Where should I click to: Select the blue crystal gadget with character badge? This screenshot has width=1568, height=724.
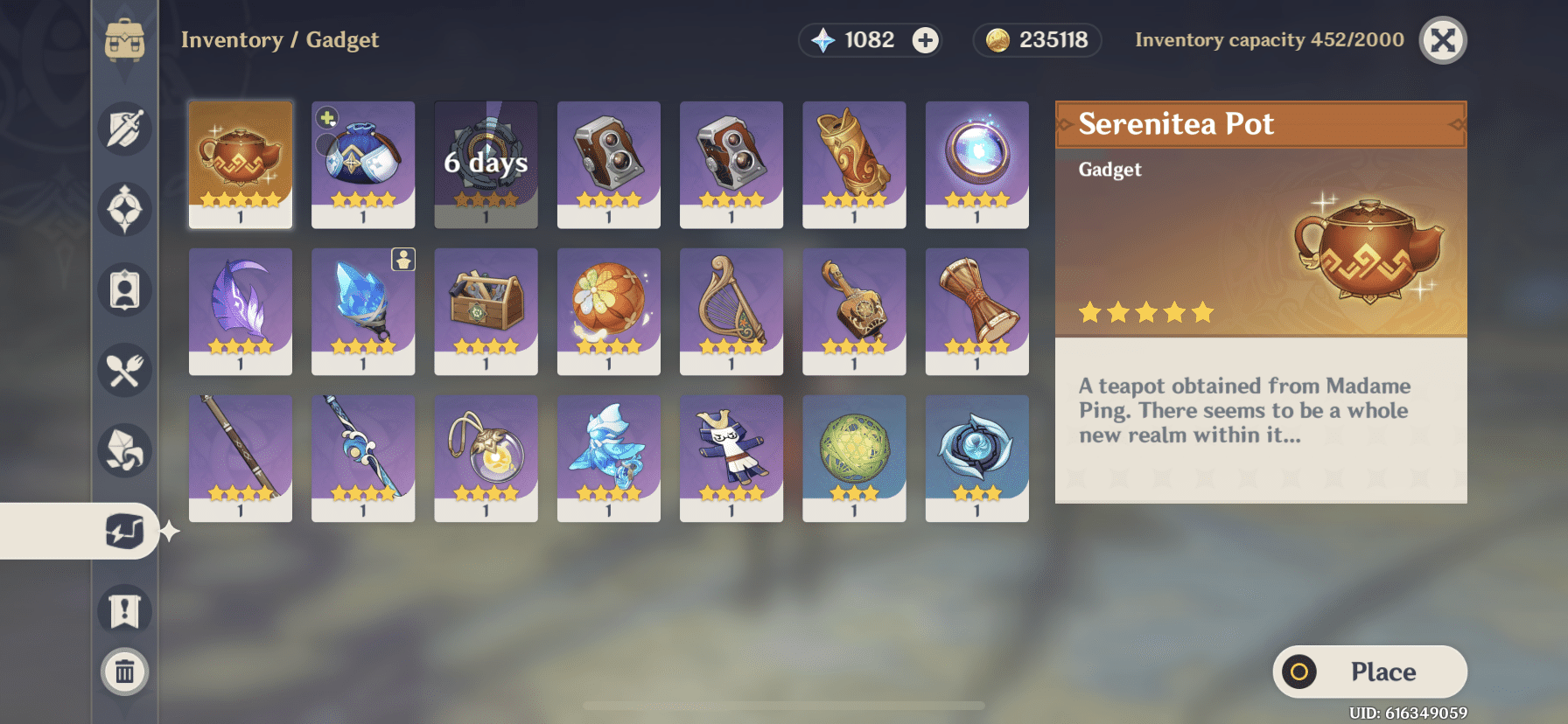[x=362, y=310]
